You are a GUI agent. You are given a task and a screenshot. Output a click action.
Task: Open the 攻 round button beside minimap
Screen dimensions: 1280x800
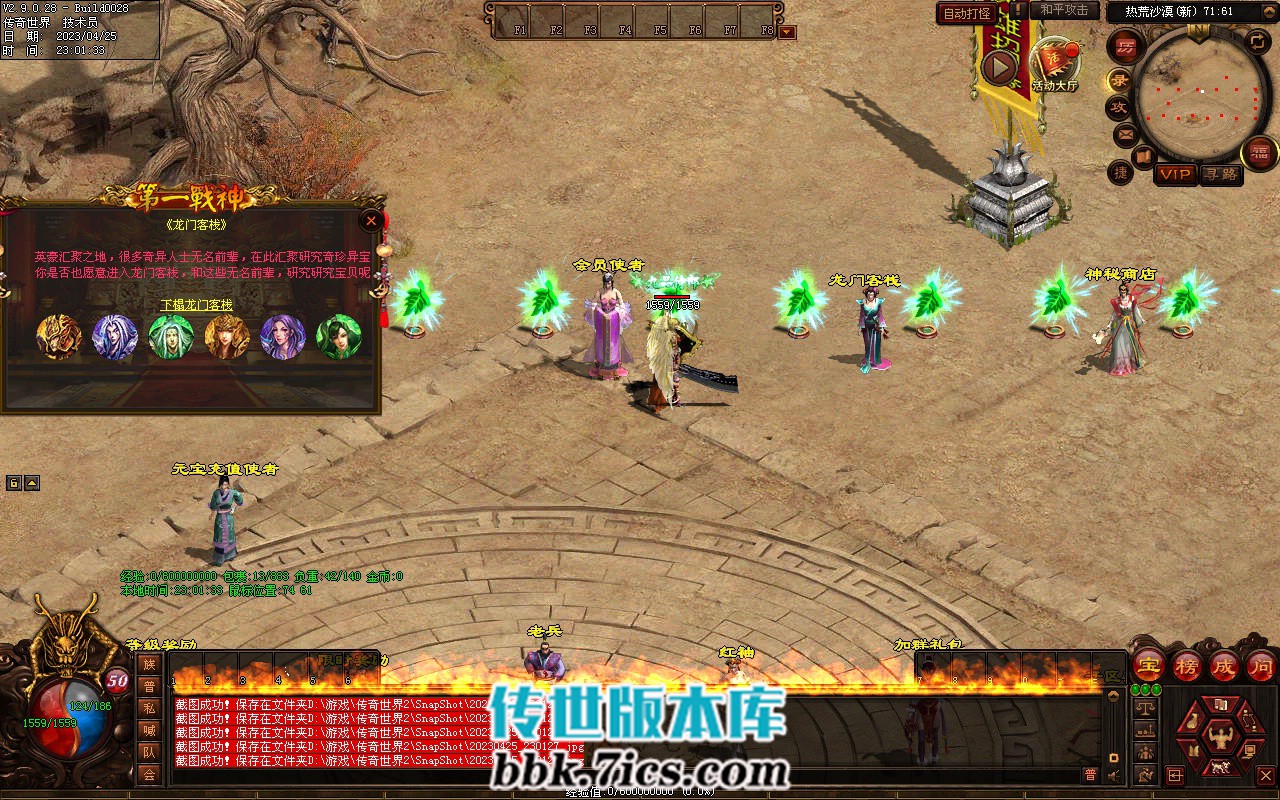1118,107
